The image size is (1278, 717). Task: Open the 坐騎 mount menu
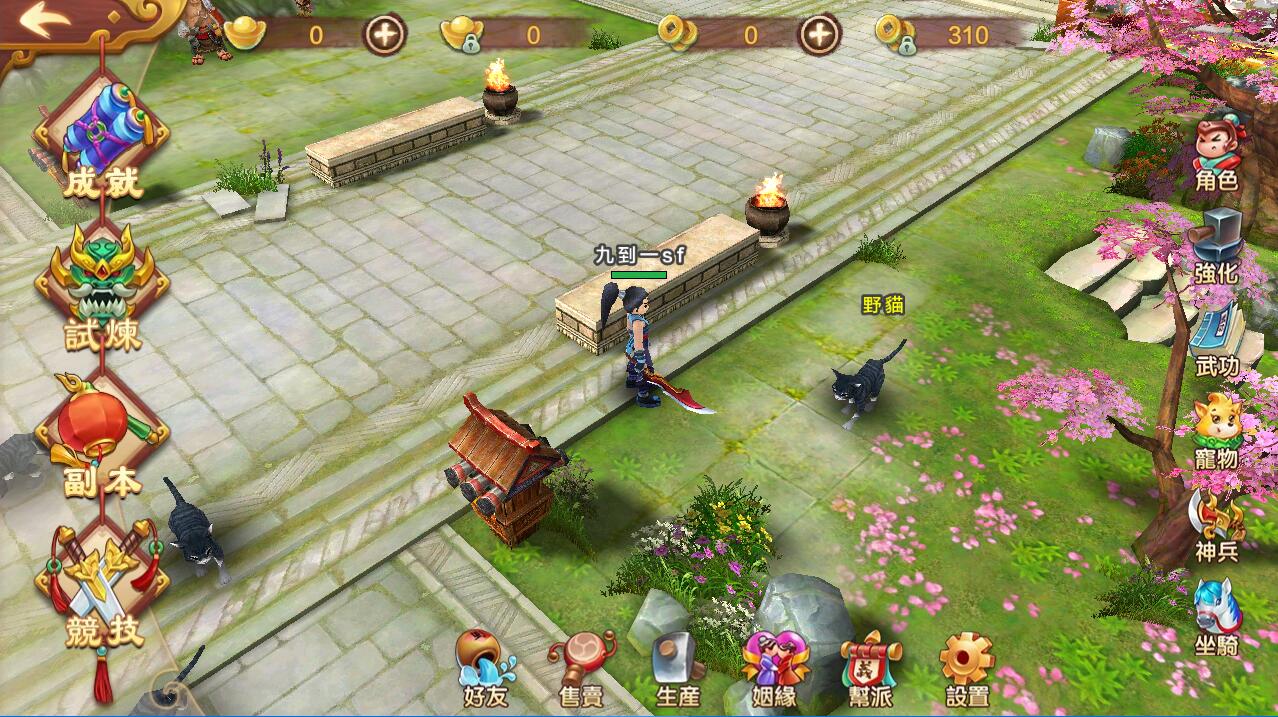(1217, 617)
